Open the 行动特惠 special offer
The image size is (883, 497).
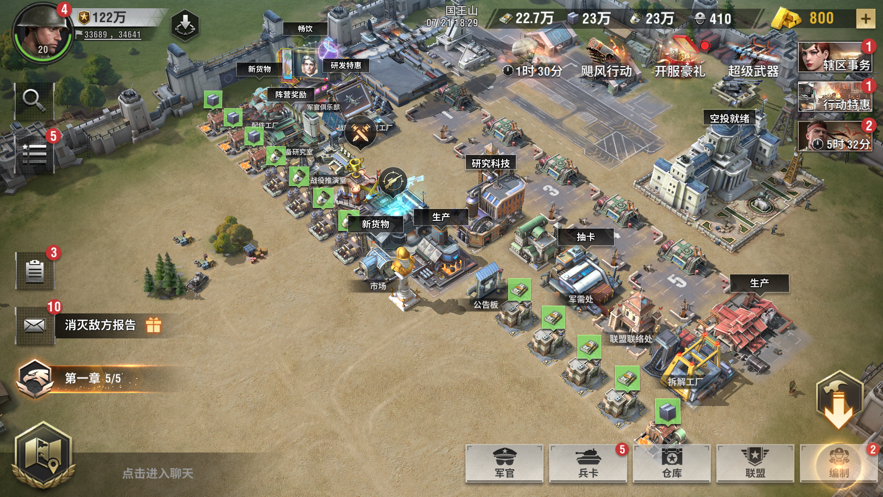pyautogui.click(x=836, y=97)
